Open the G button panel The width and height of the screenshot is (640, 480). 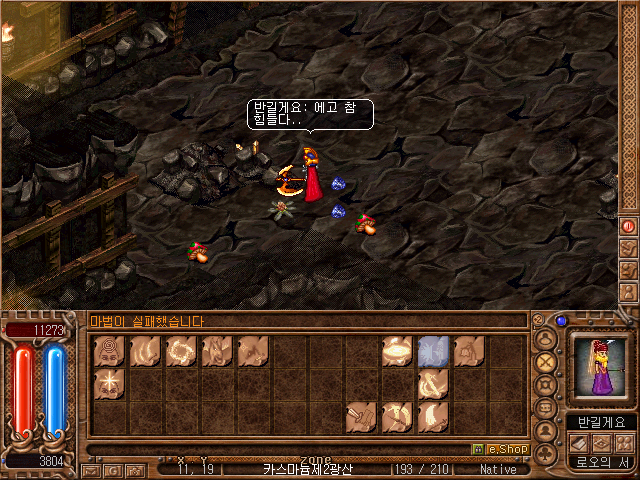coord(113,469)
